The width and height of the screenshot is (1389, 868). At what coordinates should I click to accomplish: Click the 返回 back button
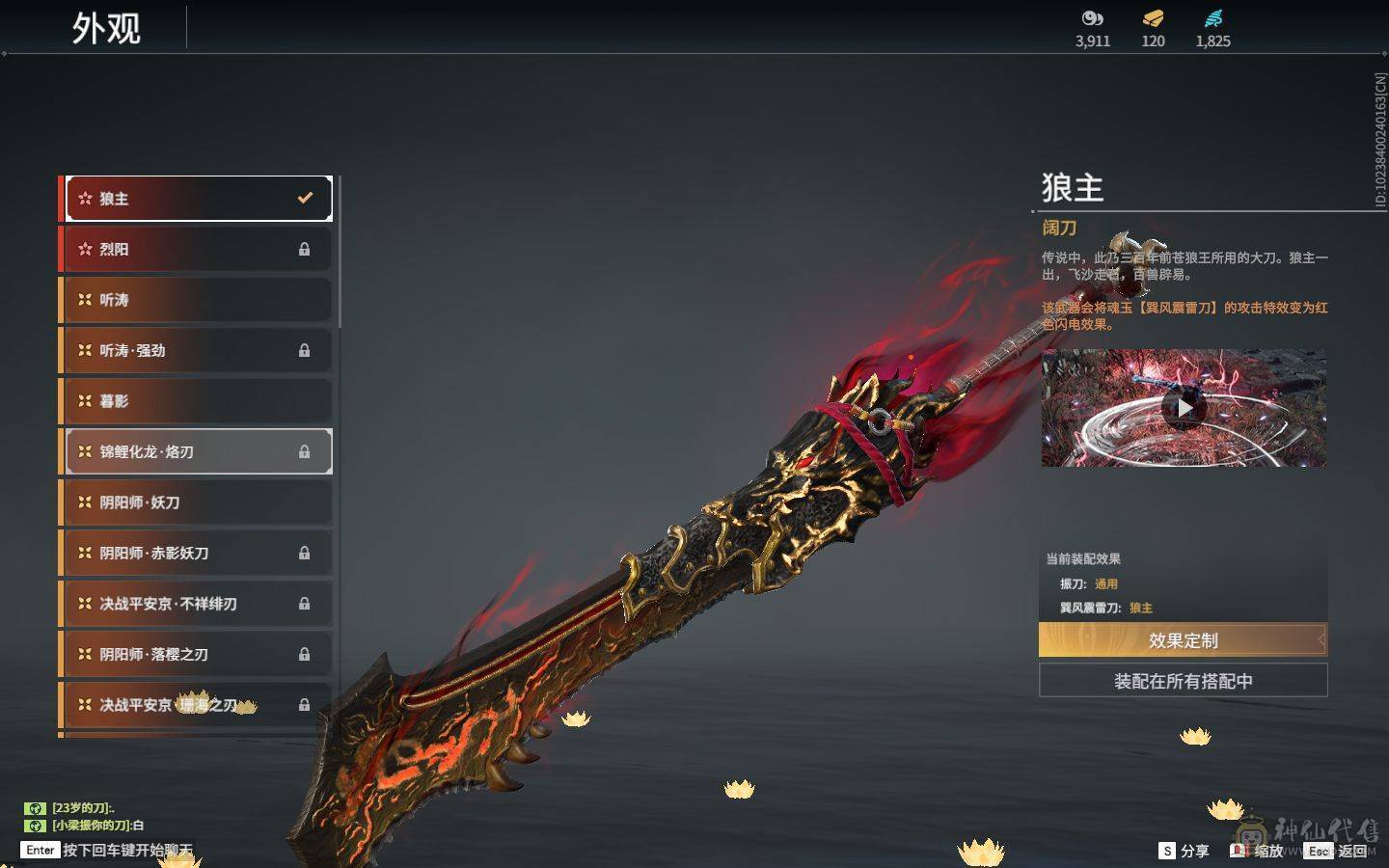click(1338, 851)
